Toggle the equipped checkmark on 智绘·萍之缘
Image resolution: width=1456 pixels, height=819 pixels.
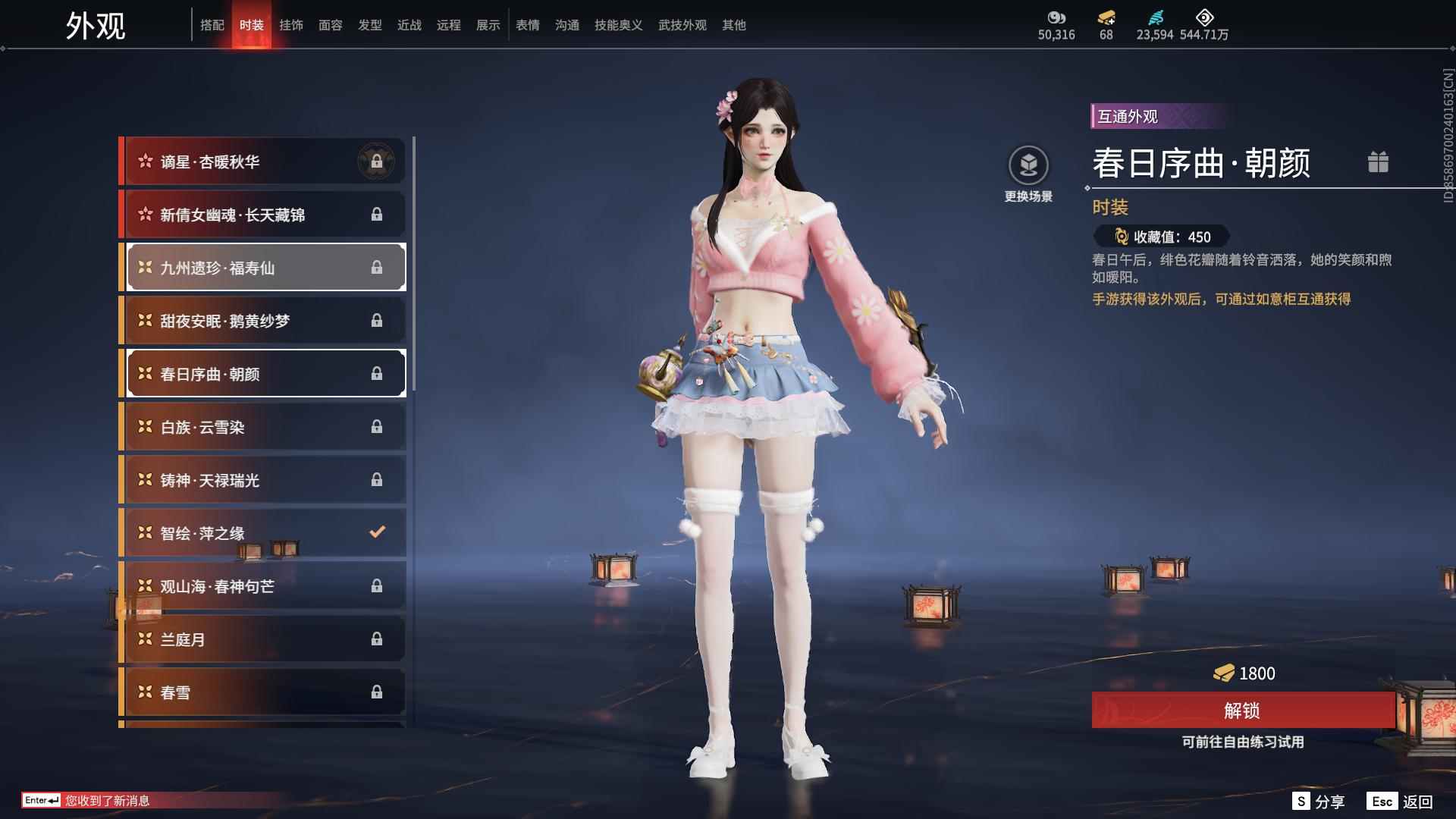click(377, 532)
